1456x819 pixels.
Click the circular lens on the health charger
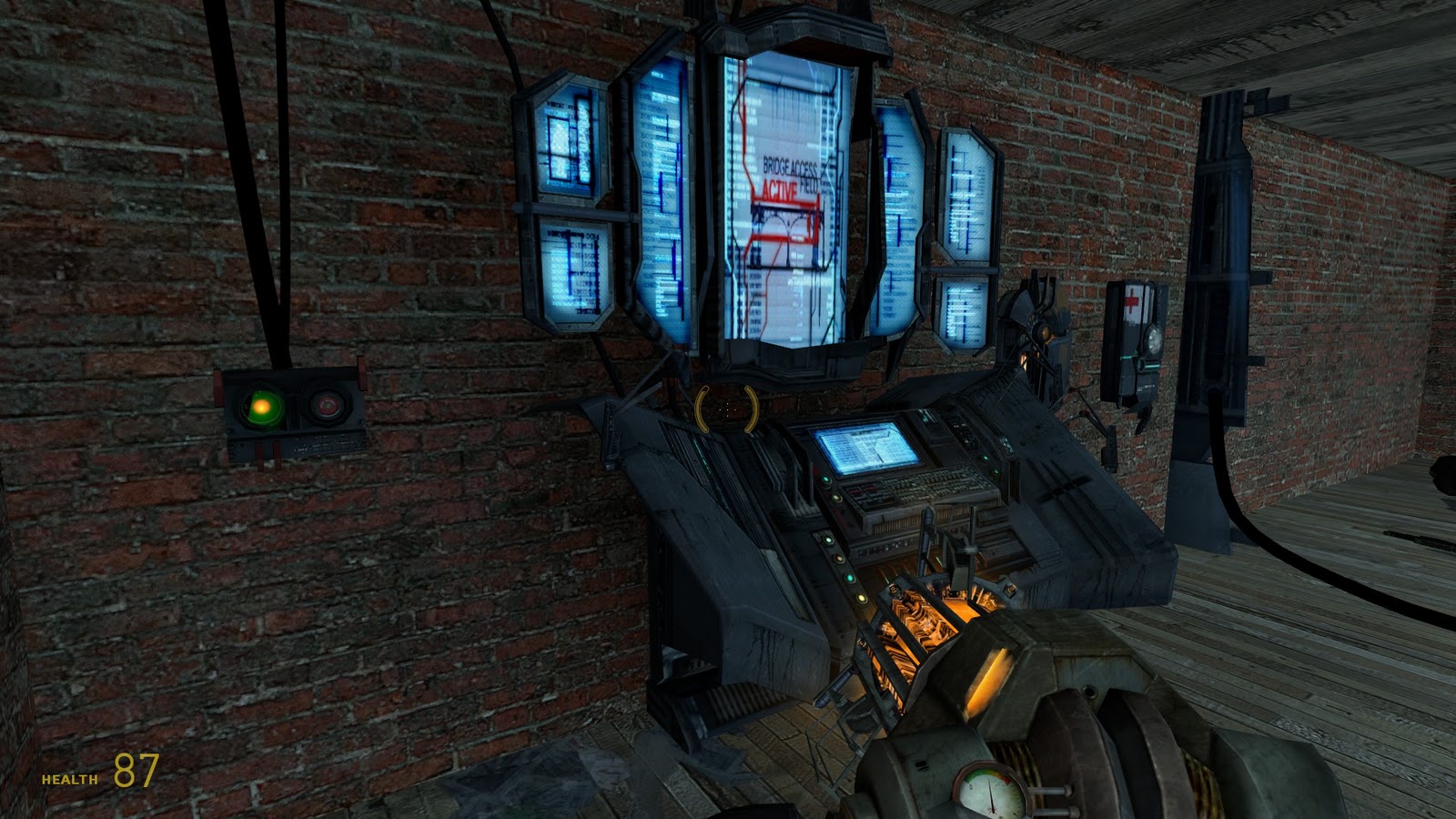1155,340
